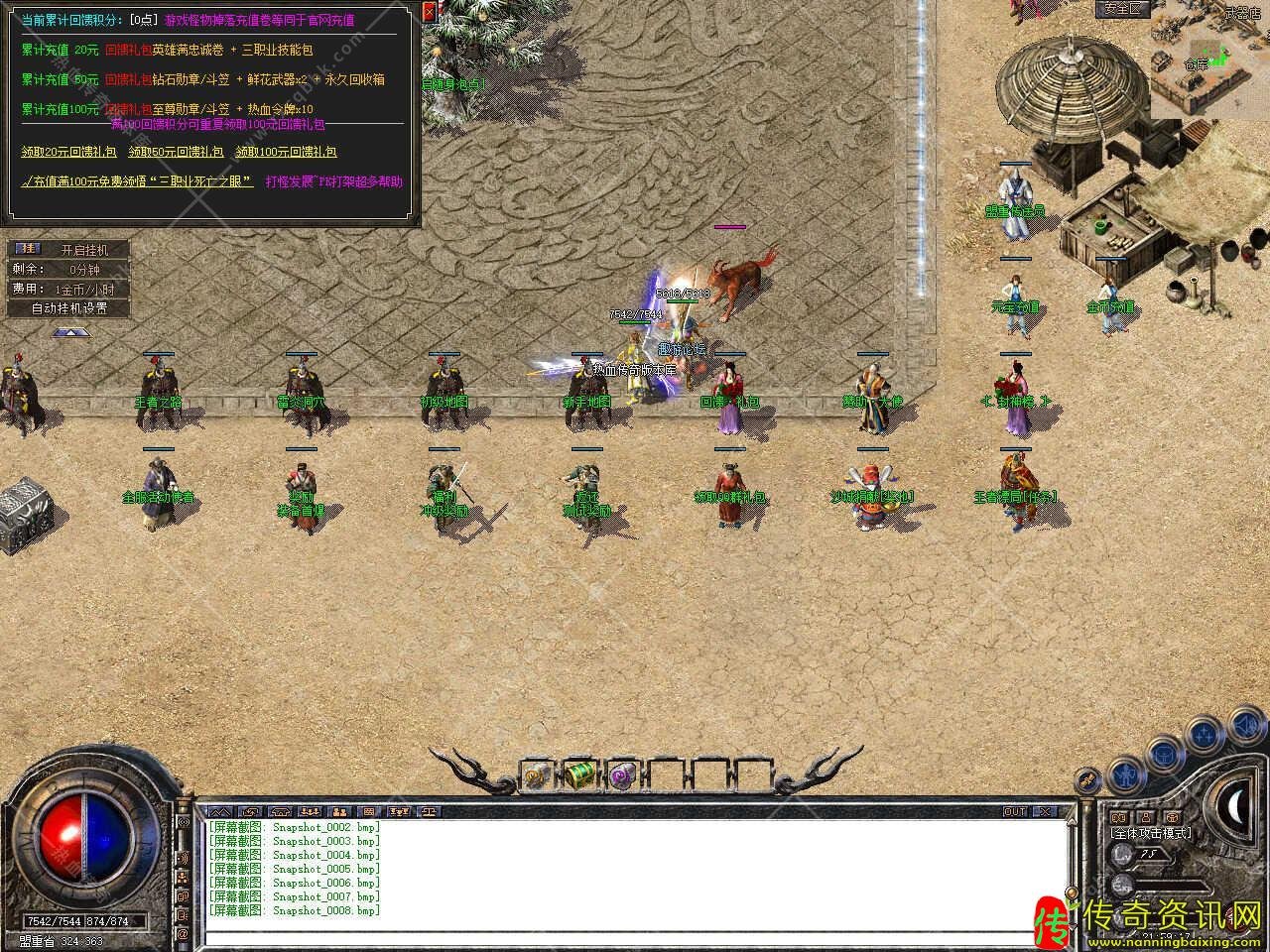Collapse the auto-hunt panel with the arrow
This screenshot has width=1270, height=952.
point(68,332)
